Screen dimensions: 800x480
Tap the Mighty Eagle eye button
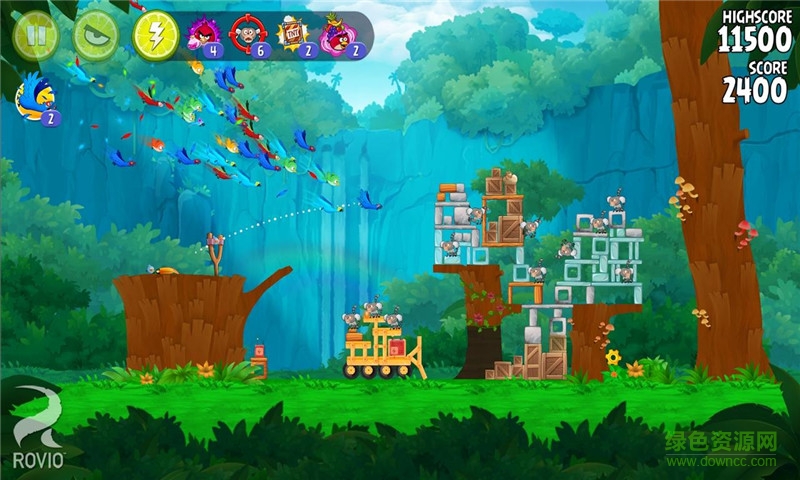tap(95, 36)
